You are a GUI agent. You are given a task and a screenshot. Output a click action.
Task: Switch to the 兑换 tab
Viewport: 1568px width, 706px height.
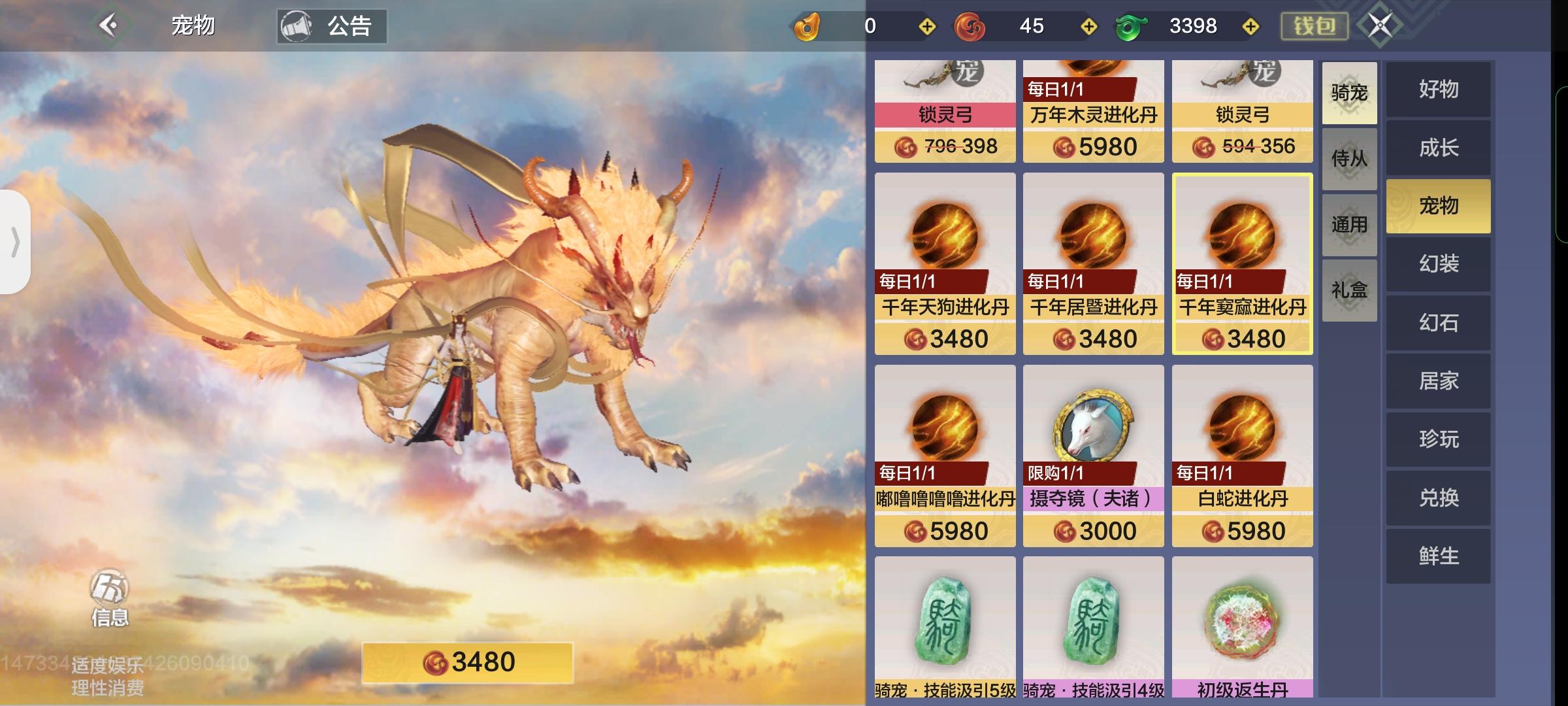[x=1438, y=497]
